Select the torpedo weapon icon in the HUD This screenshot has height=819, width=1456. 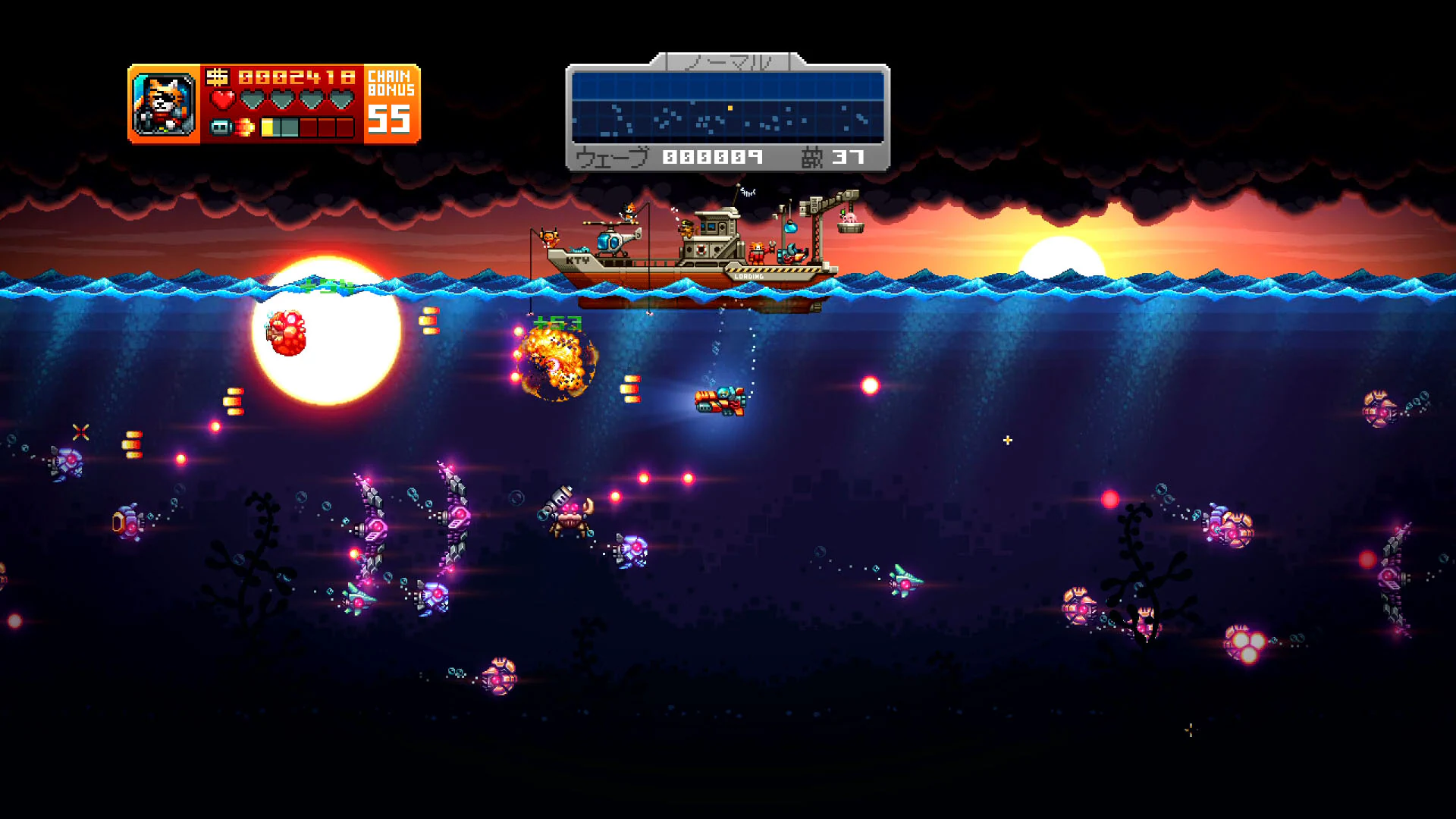pyautogui.click(x=222, y=129)
